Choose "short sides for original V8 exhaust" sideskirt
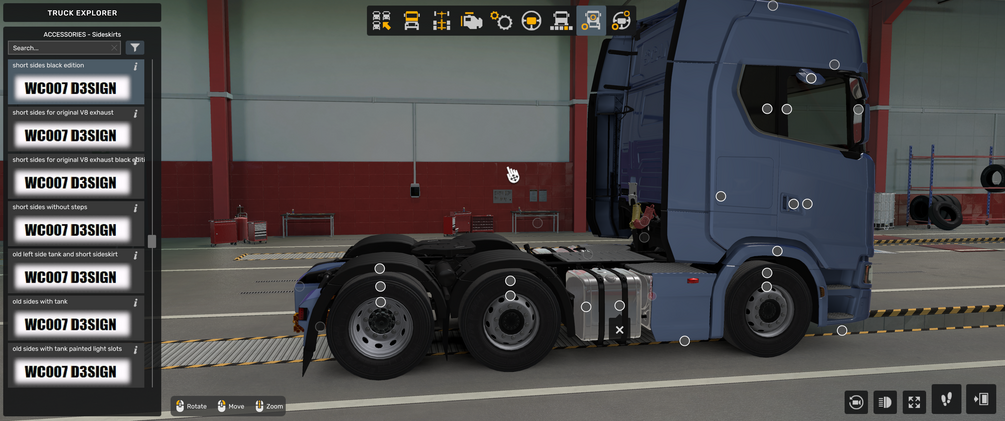Image resolution: width=1005 pixels, height=421 pixels. pos(70,135)
